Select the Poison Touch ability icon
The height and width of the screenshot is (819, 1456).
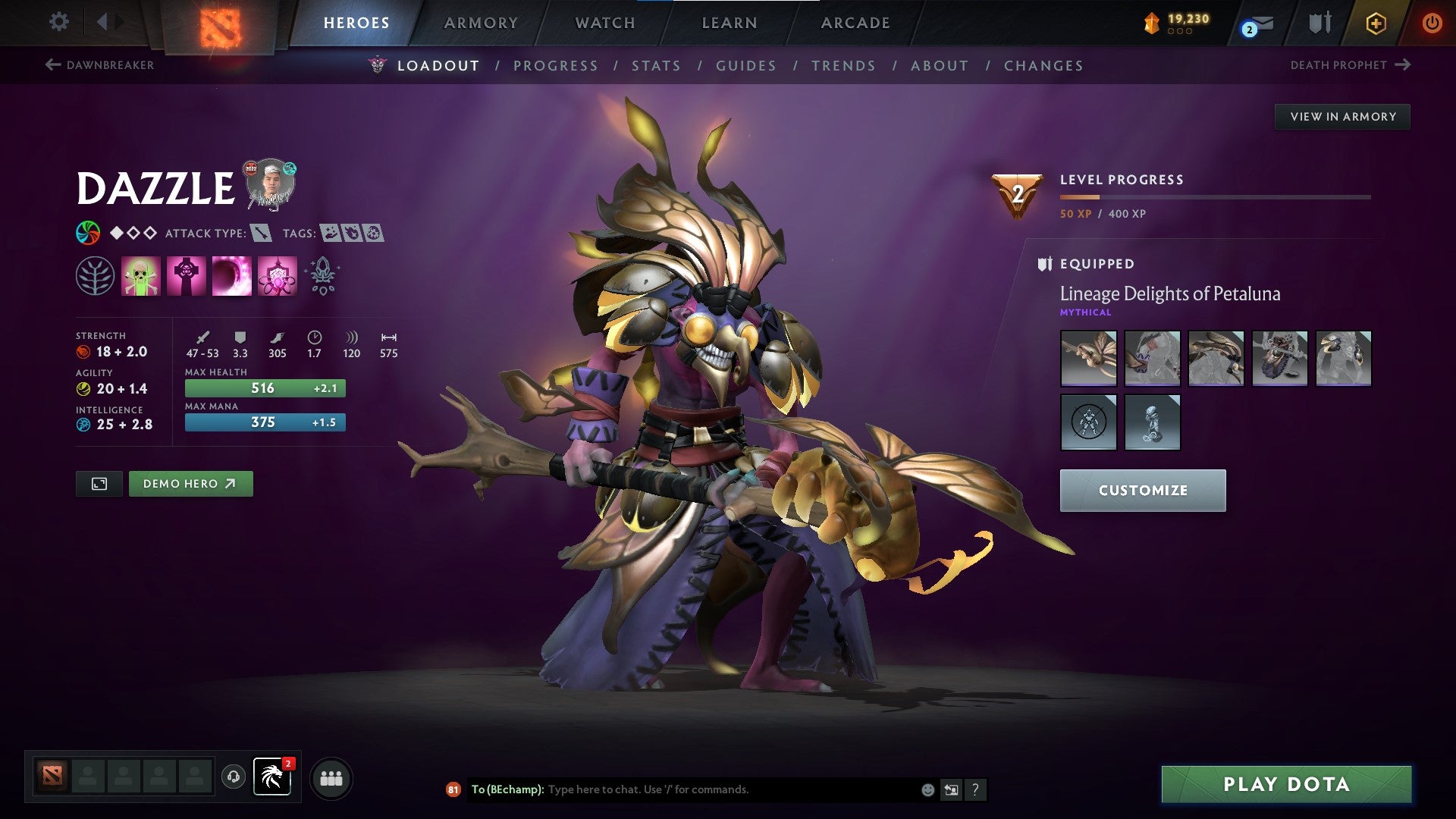point(141,276)
